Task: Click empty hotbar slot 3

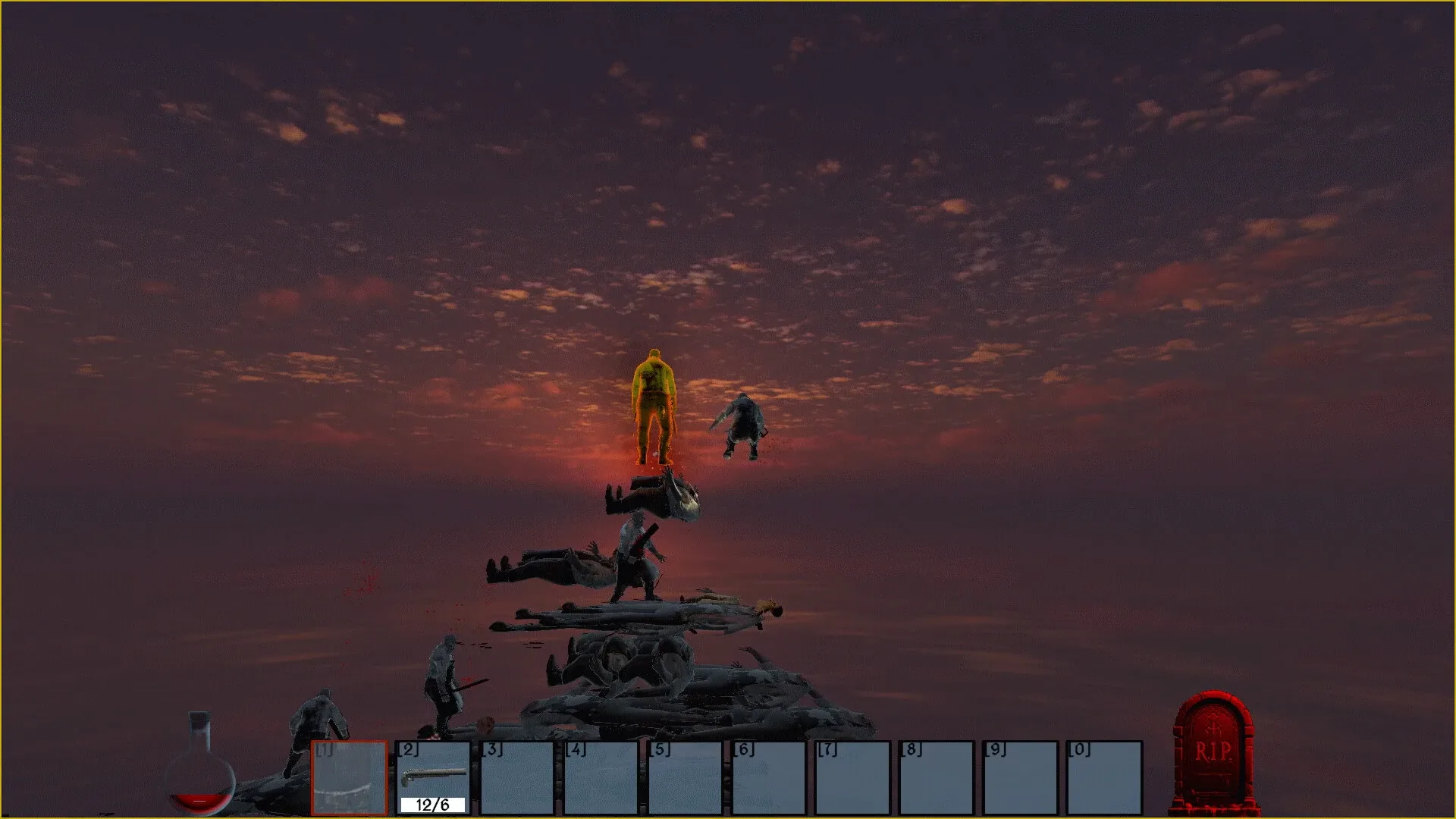Action: coord(519,777)
